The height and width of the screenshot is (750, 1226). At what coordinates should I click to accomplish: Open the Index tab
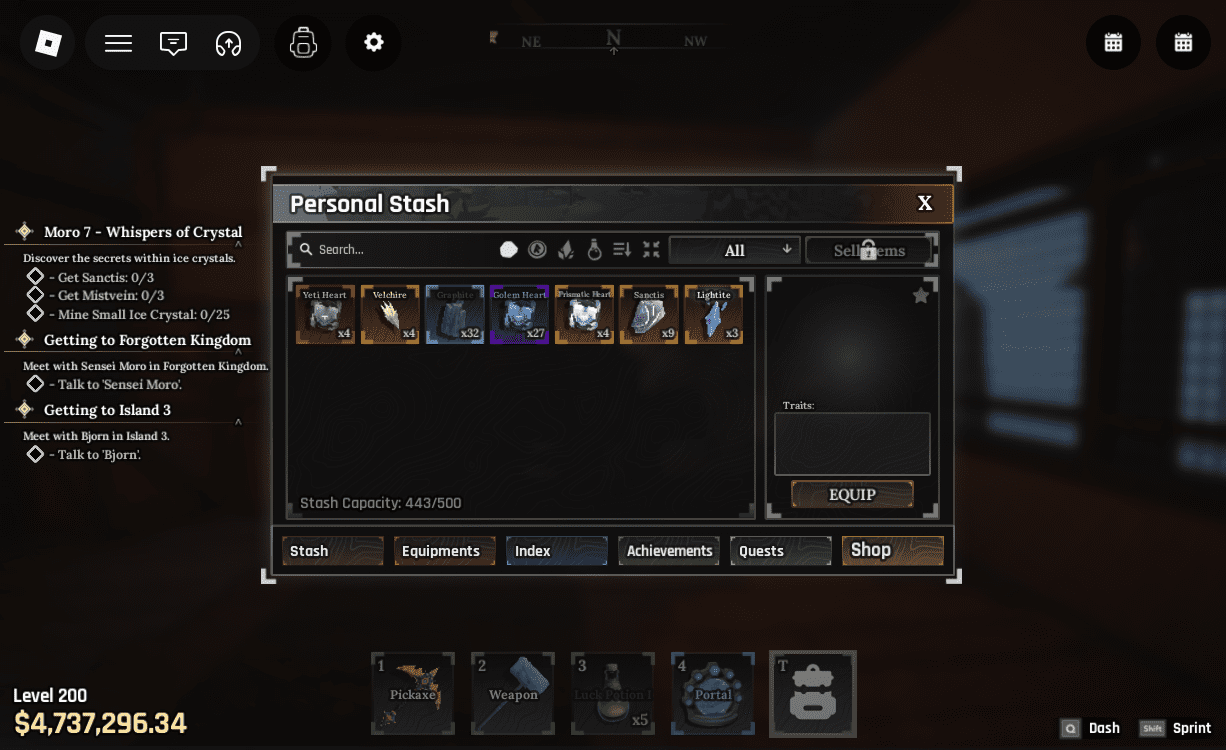(556, 551)
